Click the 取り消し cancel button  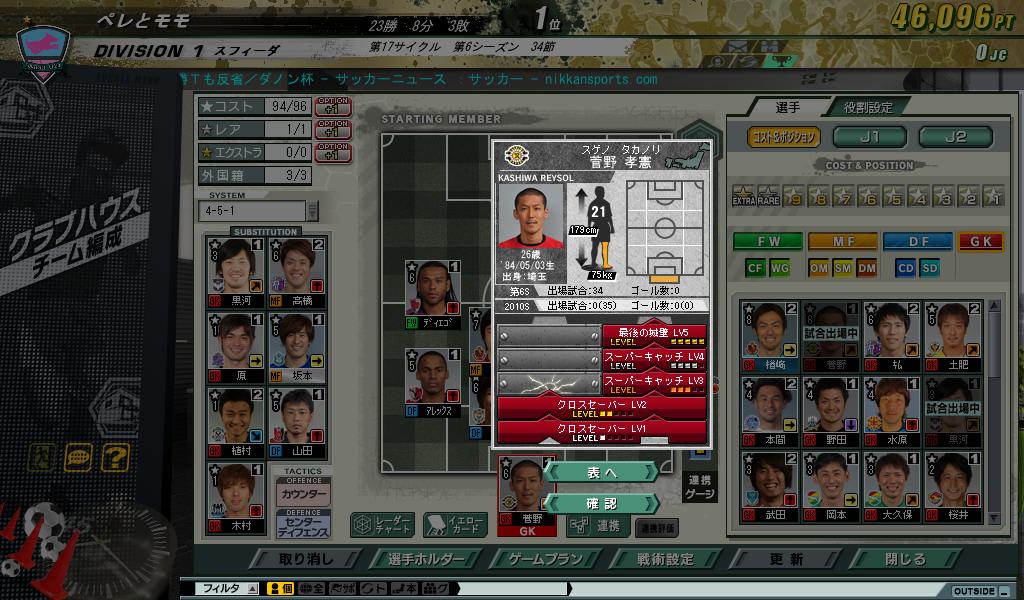(x=307, y=559)
